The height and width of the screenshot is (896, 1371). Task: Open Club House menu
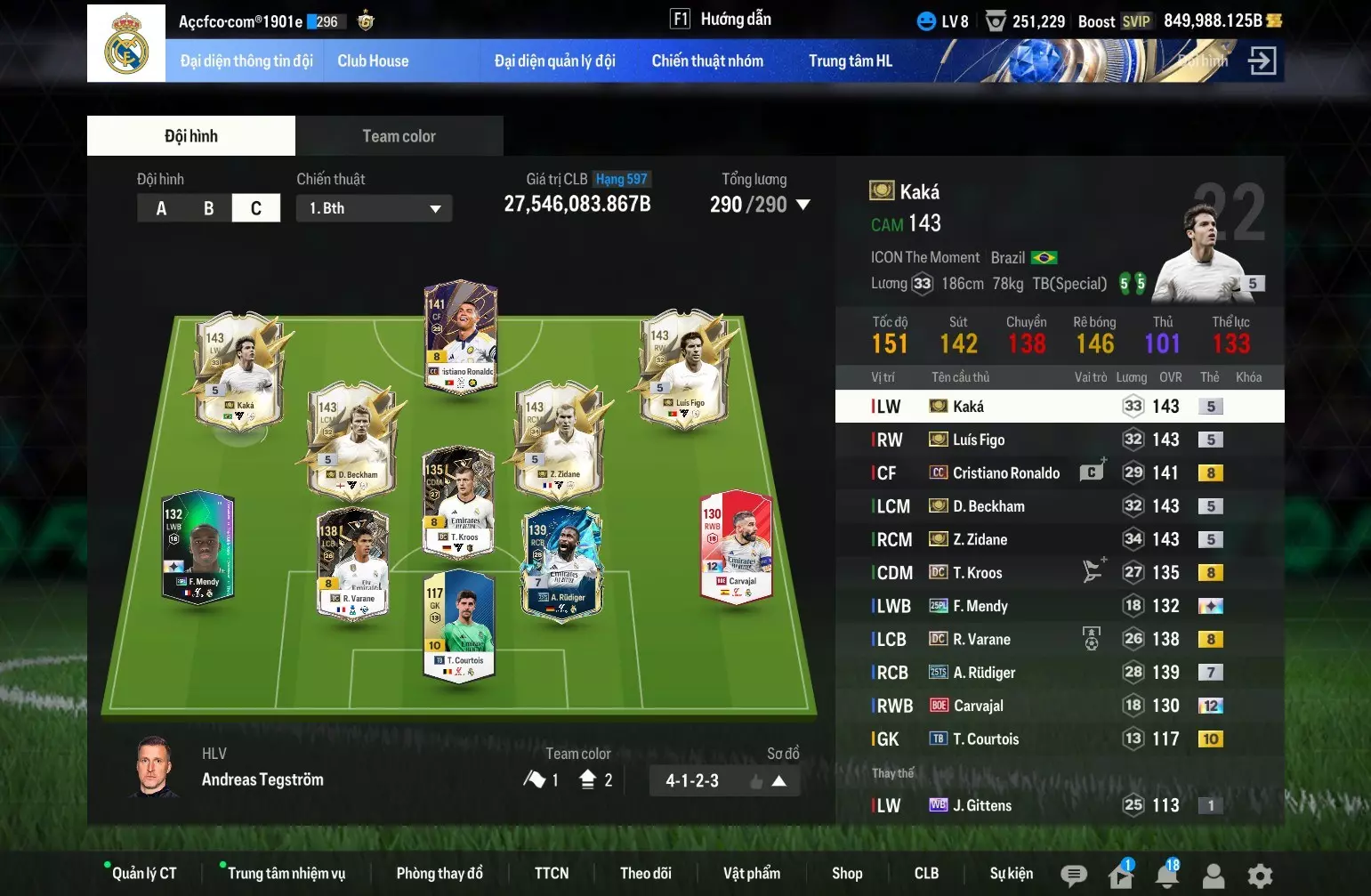coord(373,61)
